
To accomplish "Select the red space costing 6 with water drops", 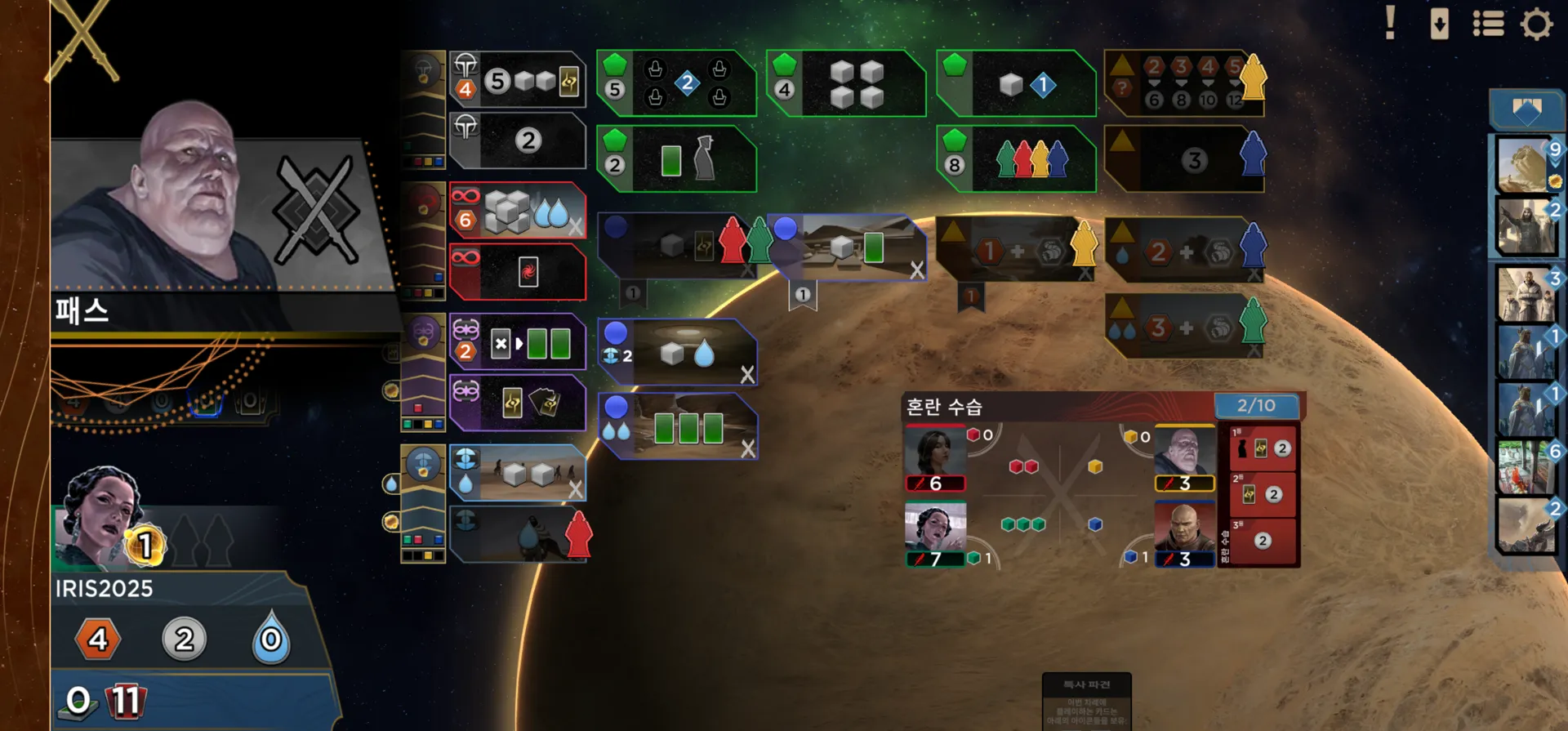I will (x=518, y=211).
